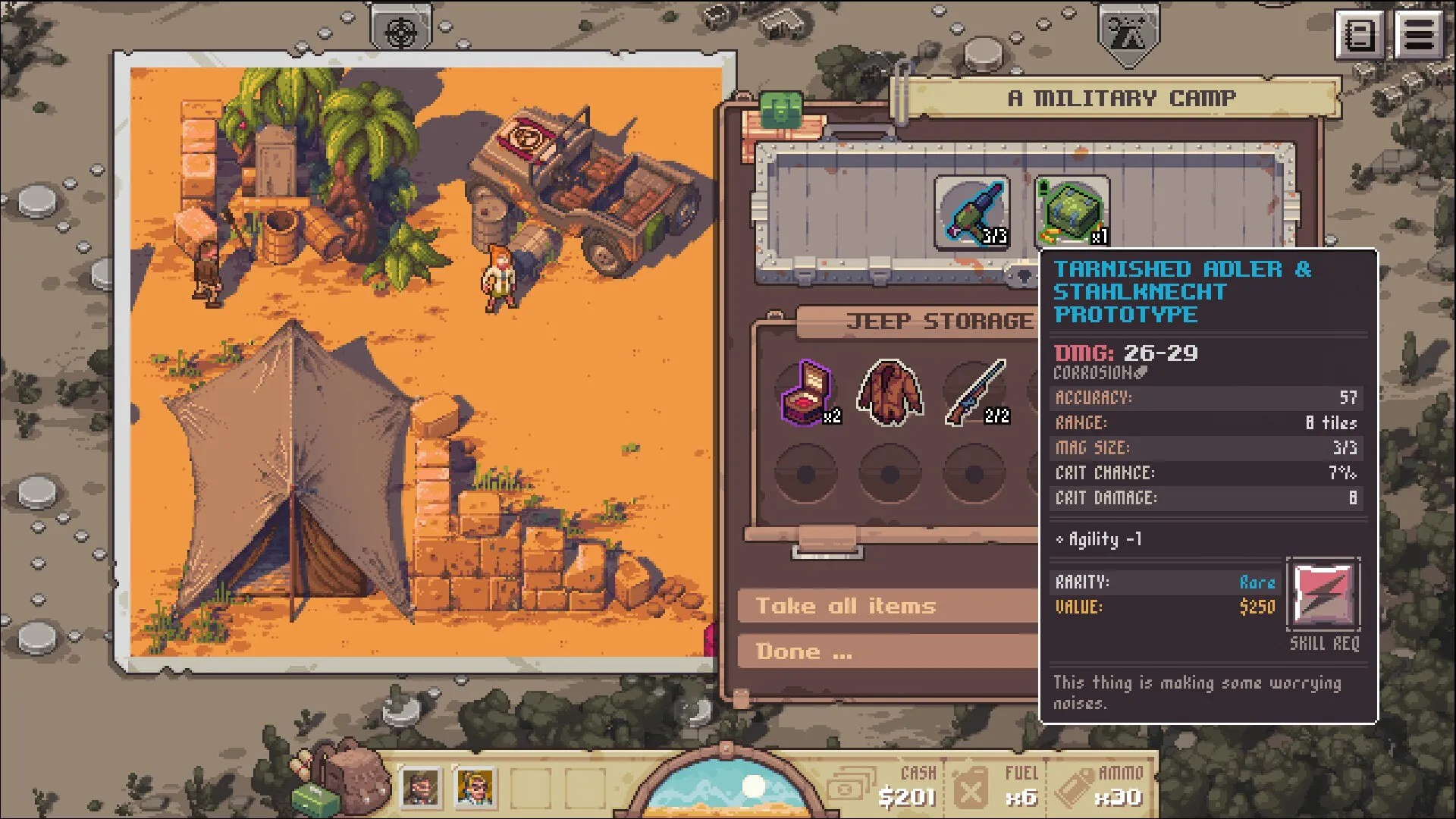
Task: Select the purple jewelry box in jeep storage
Action: click(x=807, y=393)
